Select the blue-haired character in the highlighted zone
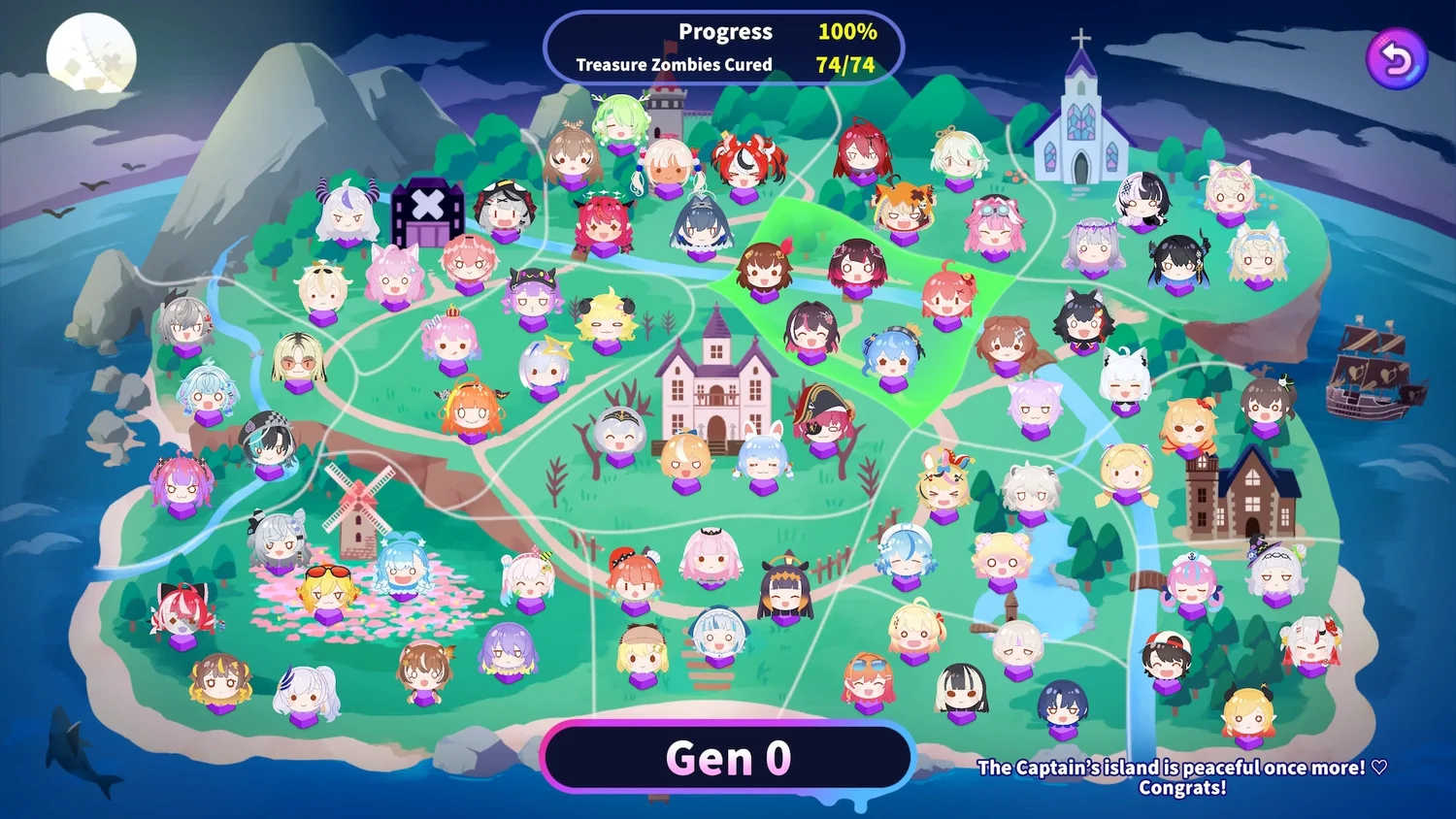 click(893, 357)
